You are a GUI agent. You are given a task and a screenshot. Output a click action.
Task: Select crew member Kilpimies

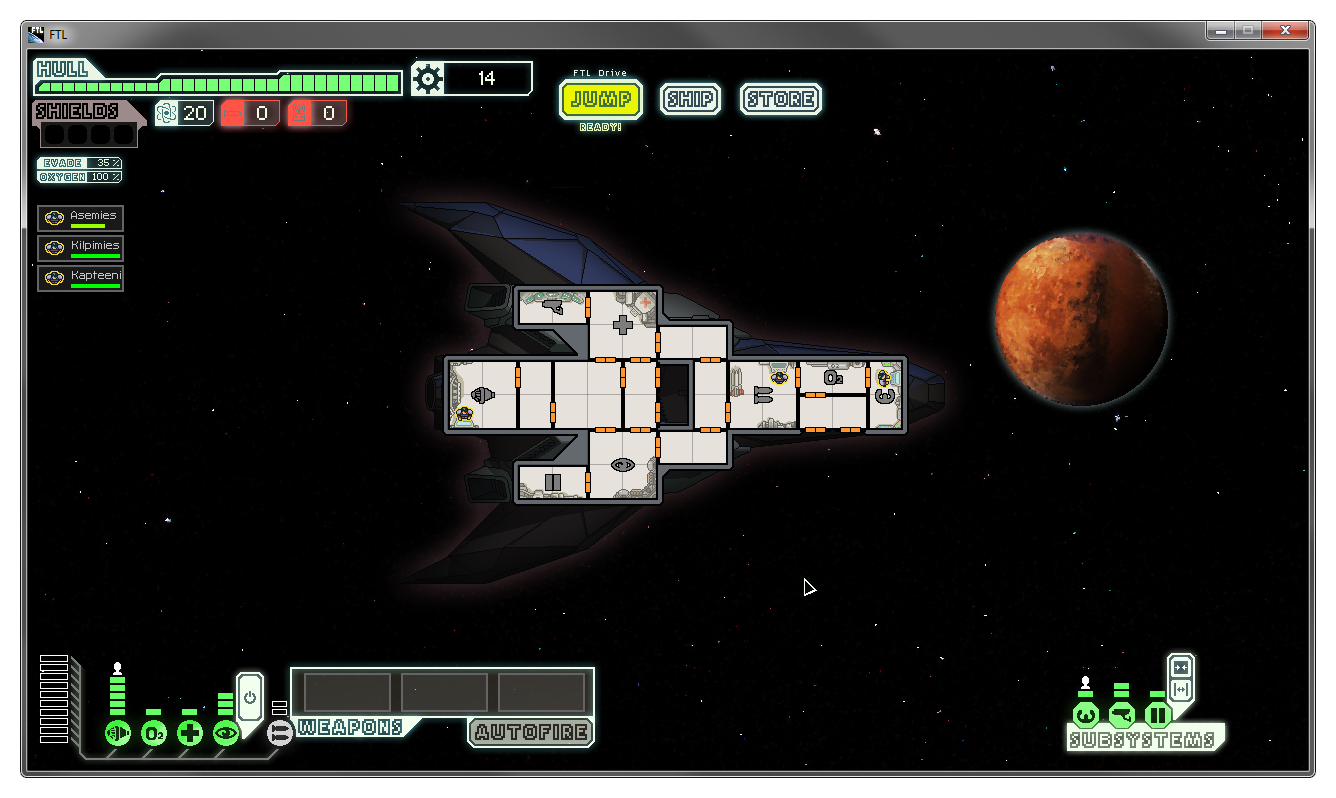81,248
